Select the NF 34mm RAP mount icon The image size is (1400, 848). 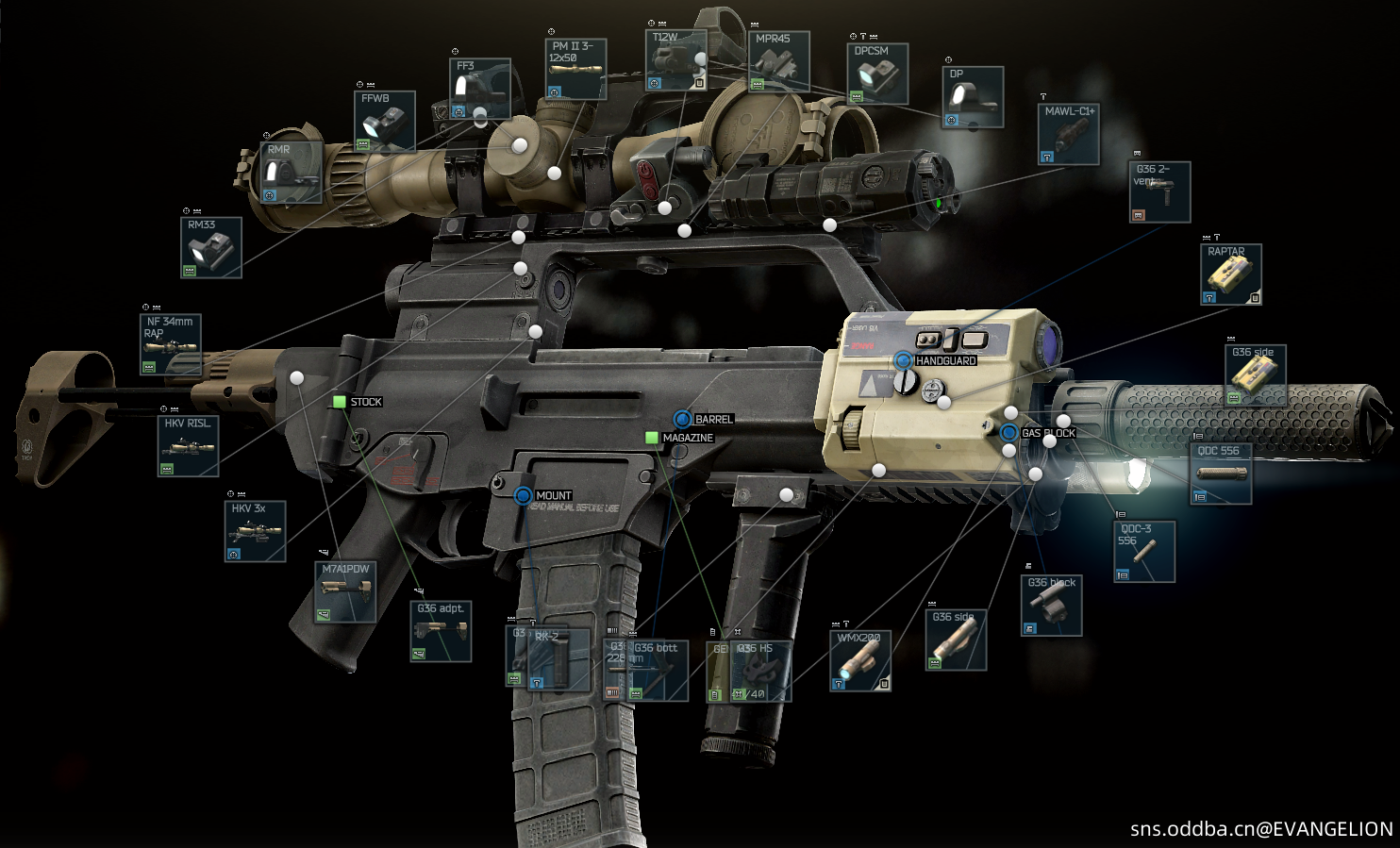pos(170,344)
